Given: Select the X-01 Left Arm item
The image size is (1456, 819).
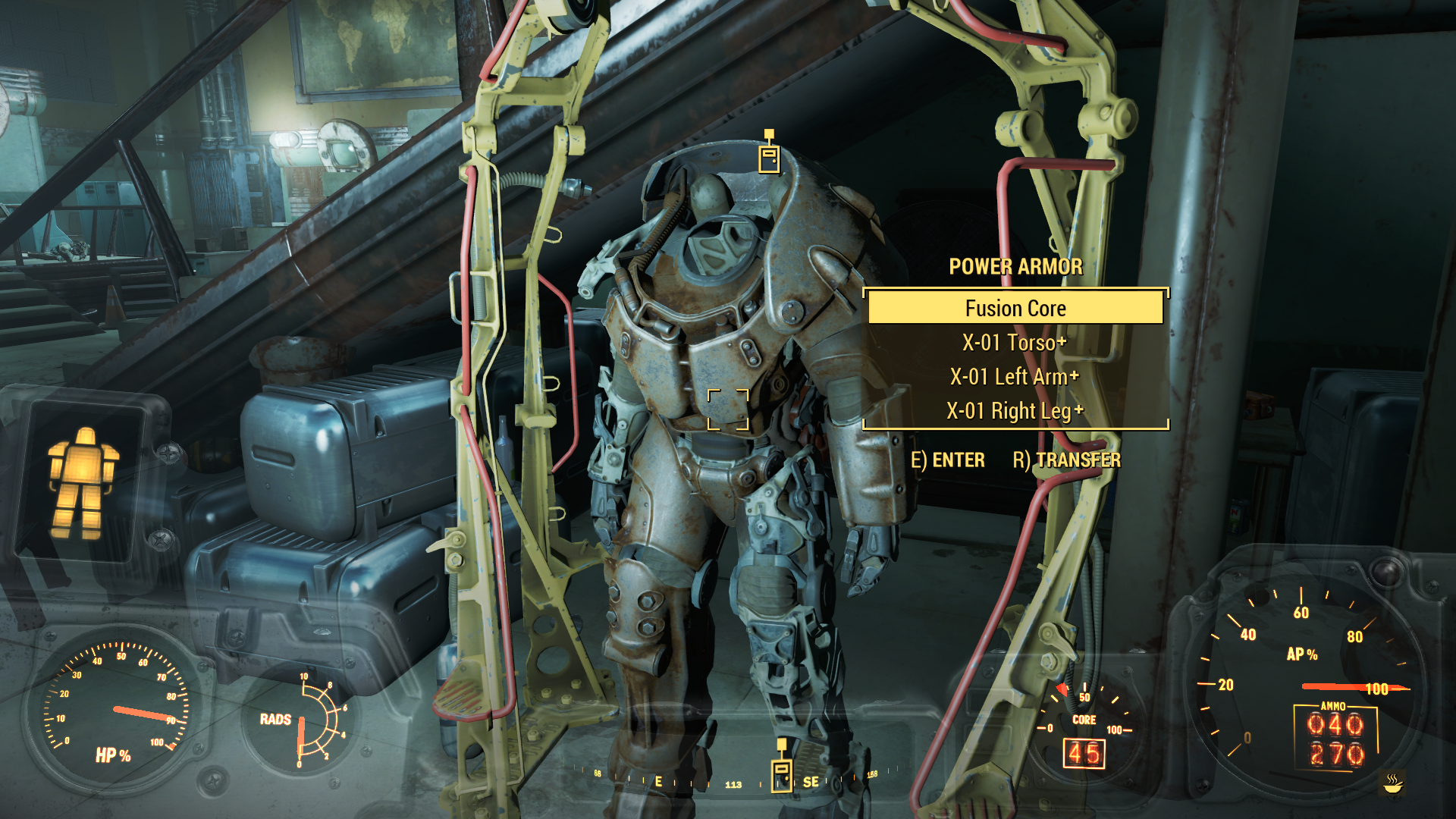Looking at the screenshot, I should [x=1015, y=377].
